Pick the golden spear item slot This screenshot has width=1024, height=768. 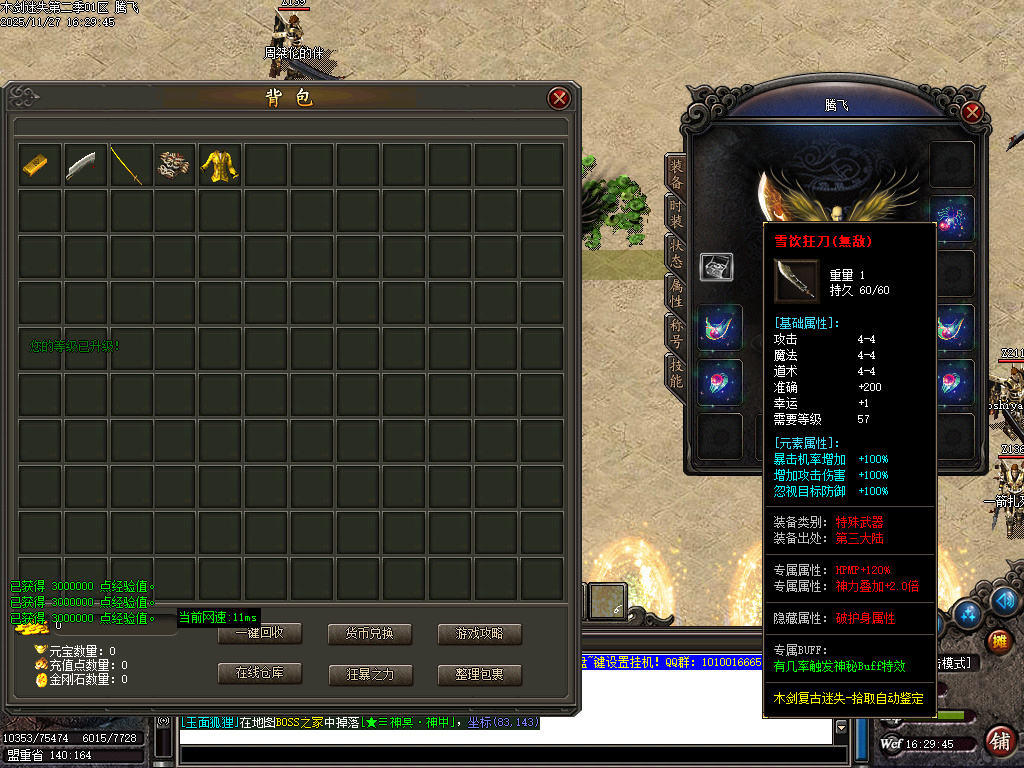tap(127, 165)
